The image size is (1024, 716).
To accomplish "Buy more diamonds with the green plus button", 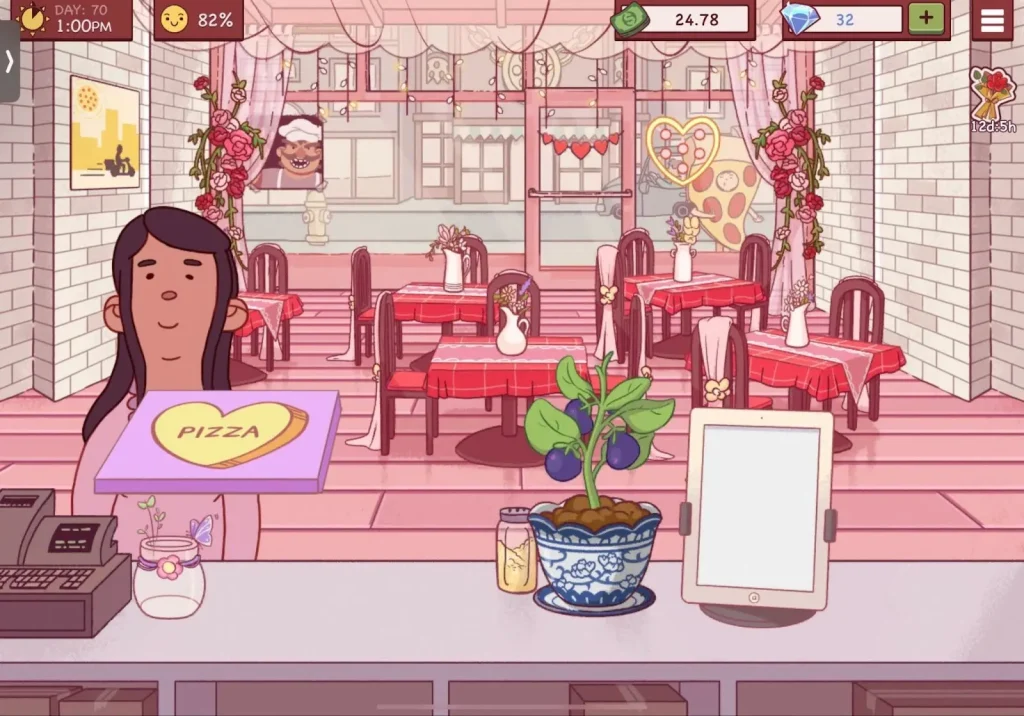I will [x=926, y=19].
